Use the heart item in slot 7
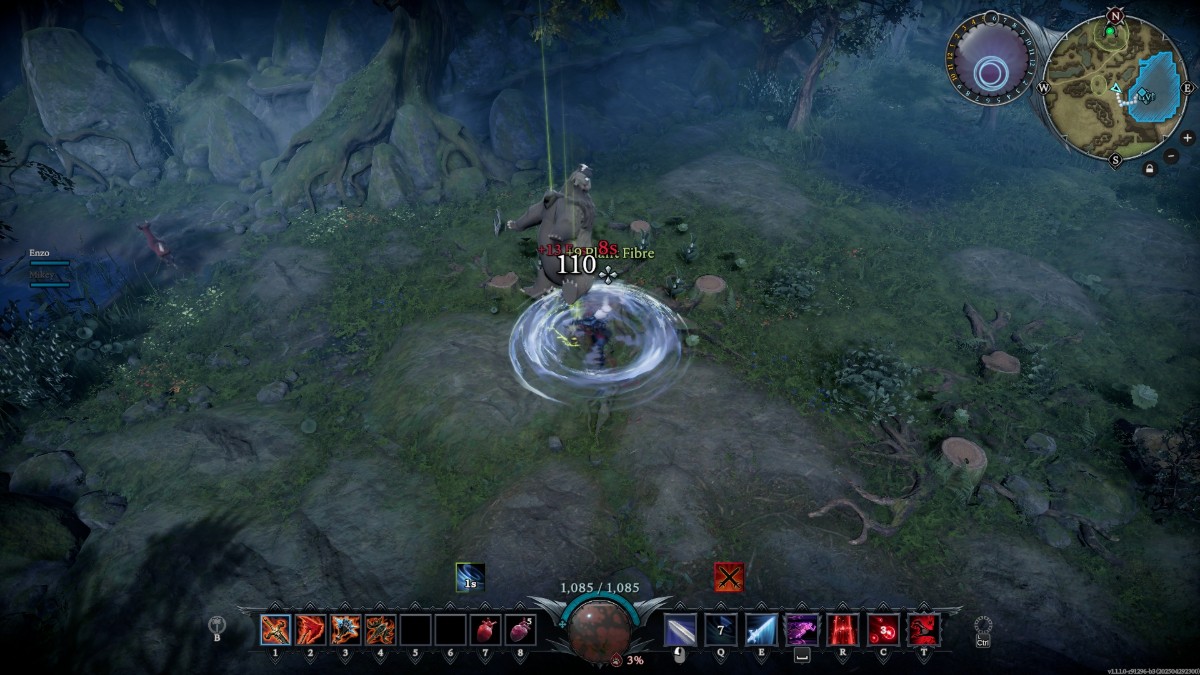This screenshot has height=675, width=1200. (x=485, y=630)
